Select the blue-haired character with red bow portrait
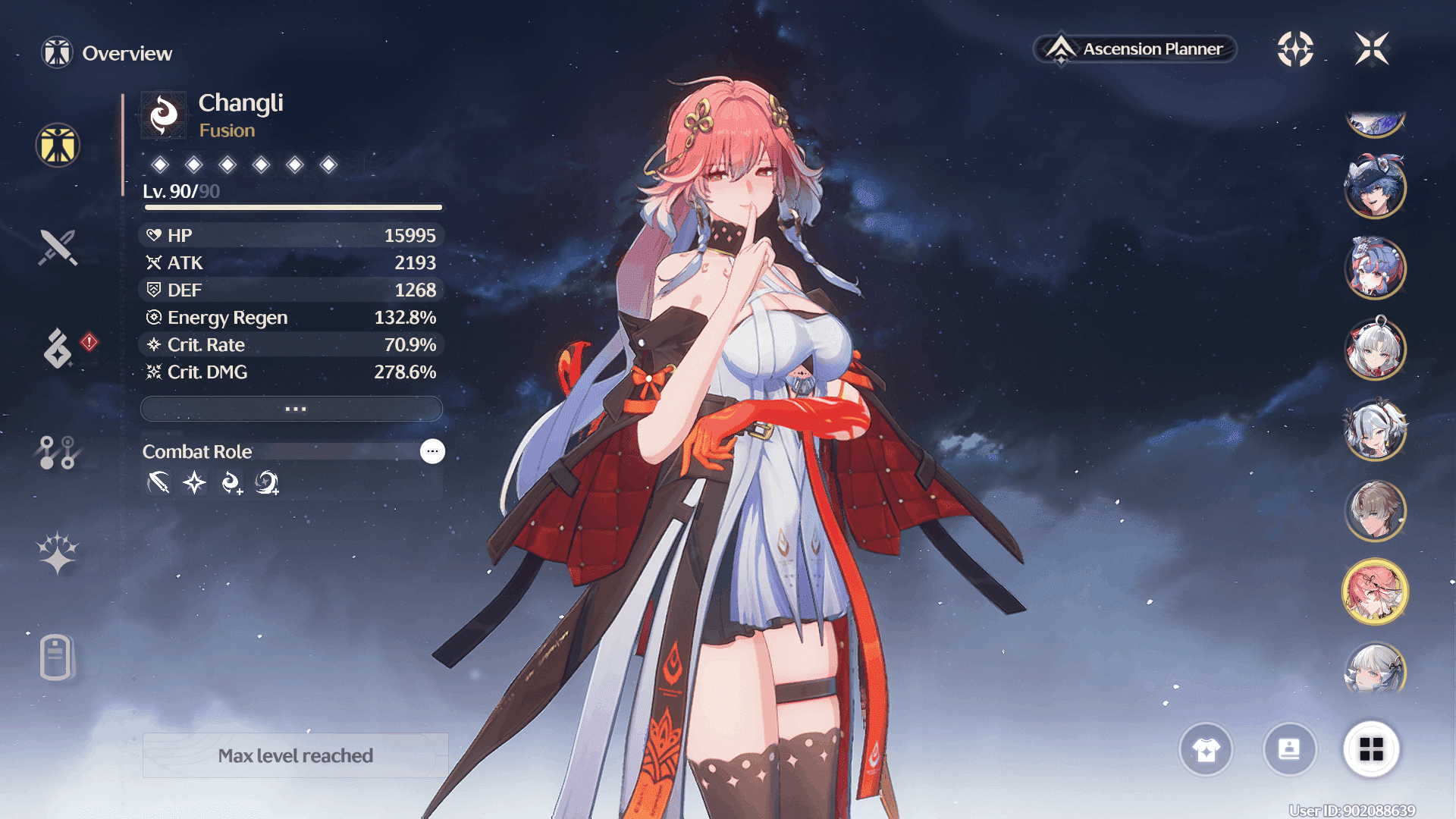The height and width of the screenshot is (819, 1456). [1375, 268]
